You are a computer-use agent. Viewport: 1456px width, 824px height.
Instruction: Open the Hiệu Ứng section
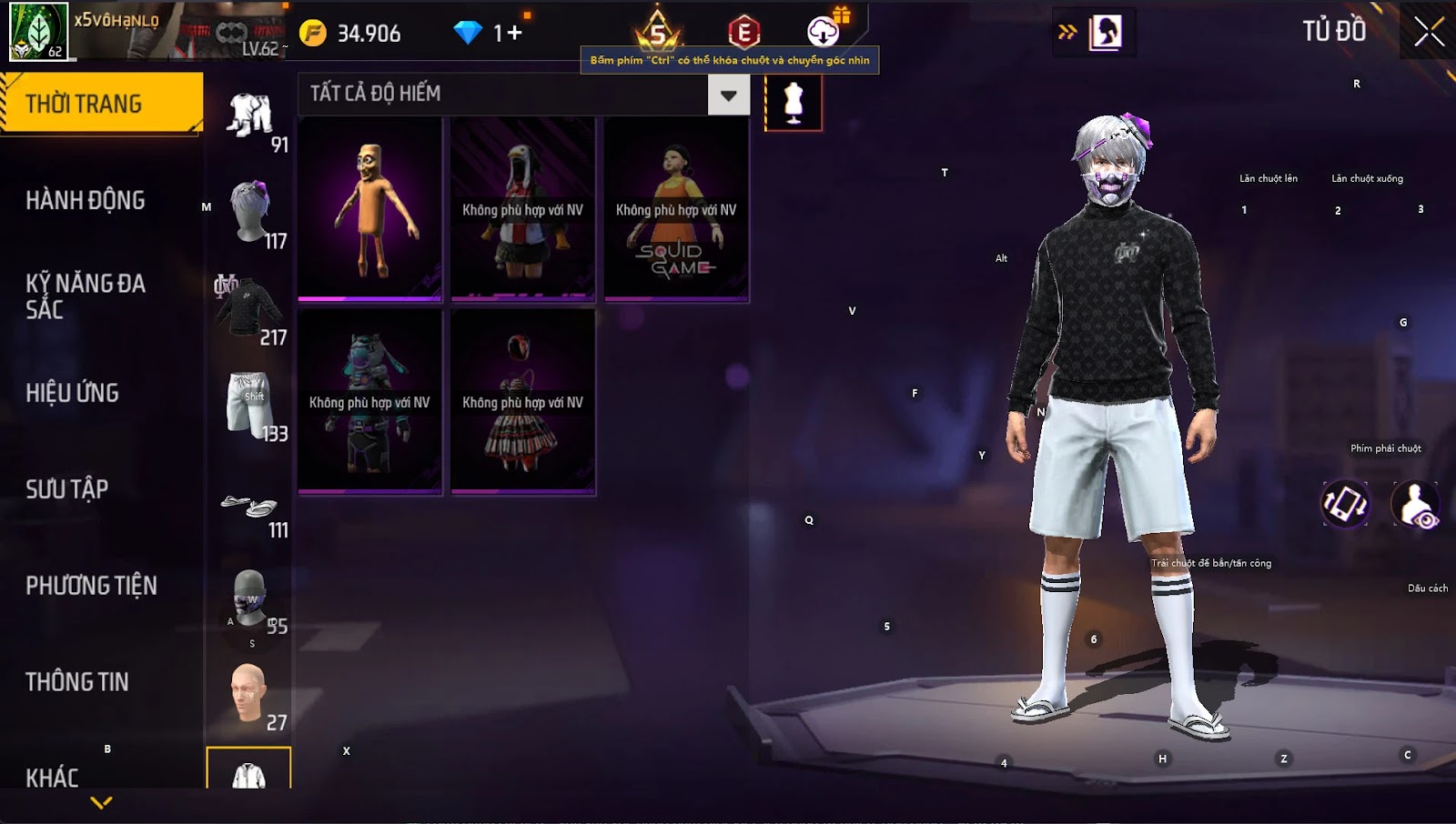[73, 393]
